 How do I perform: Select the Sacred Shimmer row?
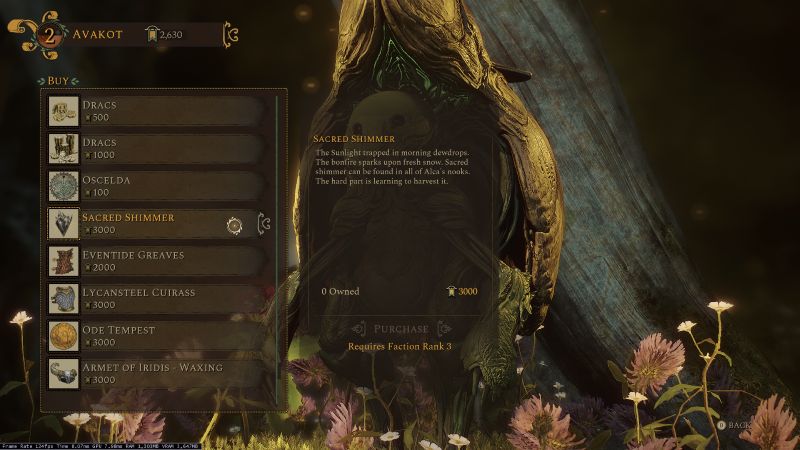[150, 223]
